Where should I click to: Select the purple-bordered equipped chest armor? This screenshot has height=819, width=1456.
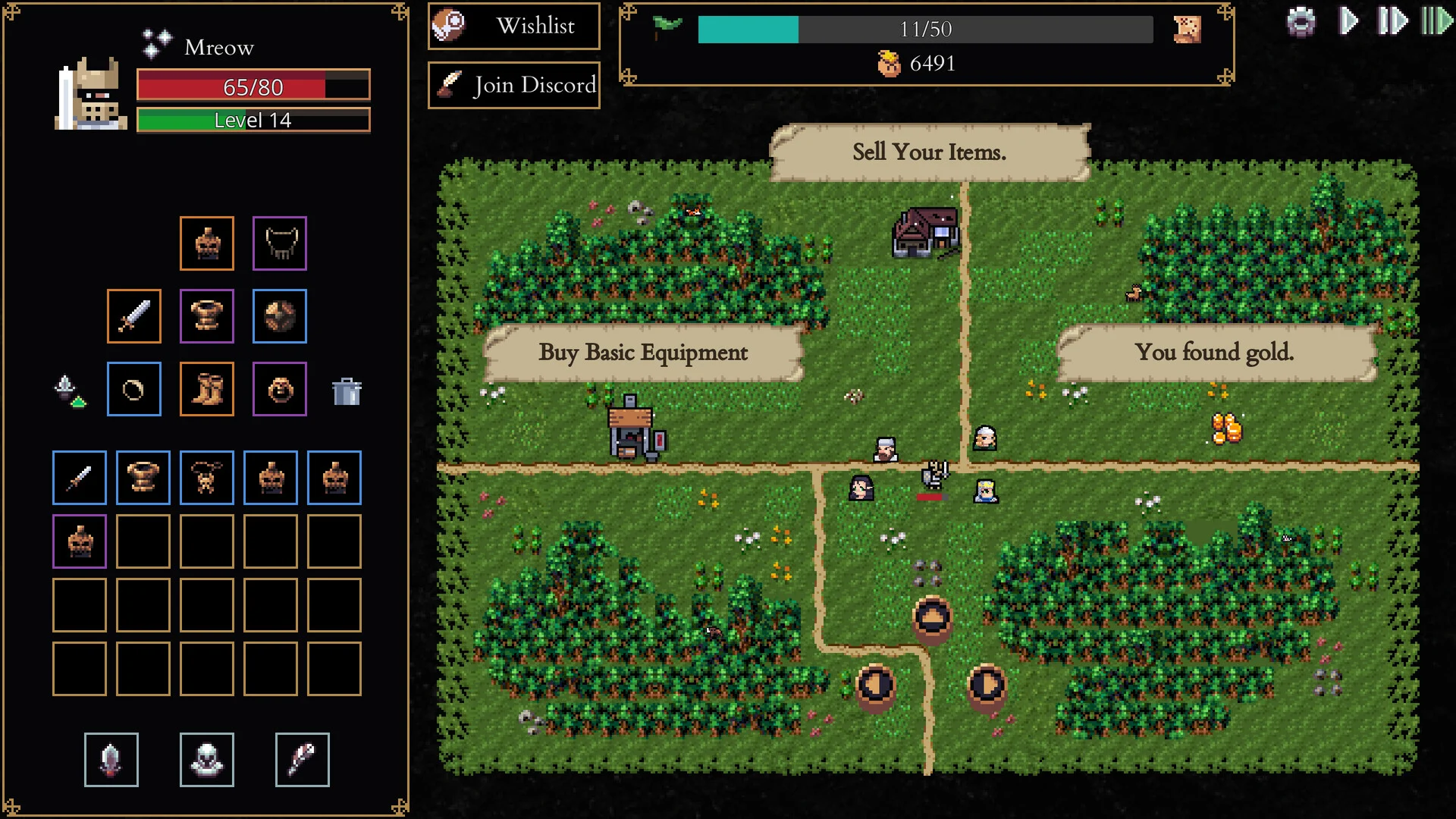click(207, 316)
